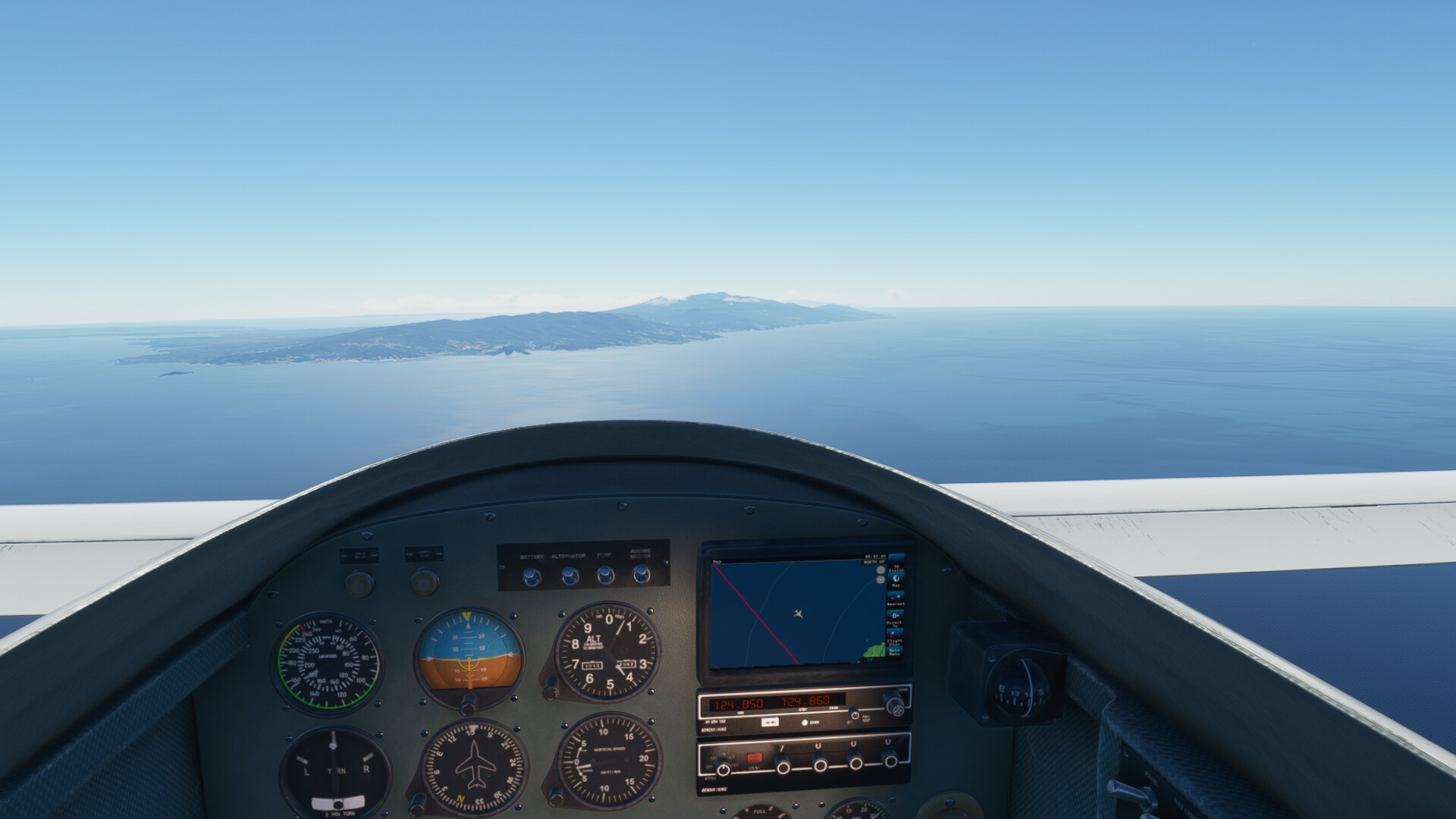The image size is (1456, 819).
Task: Open Direct-To on the GPS
Action: [x=895, y=618]
